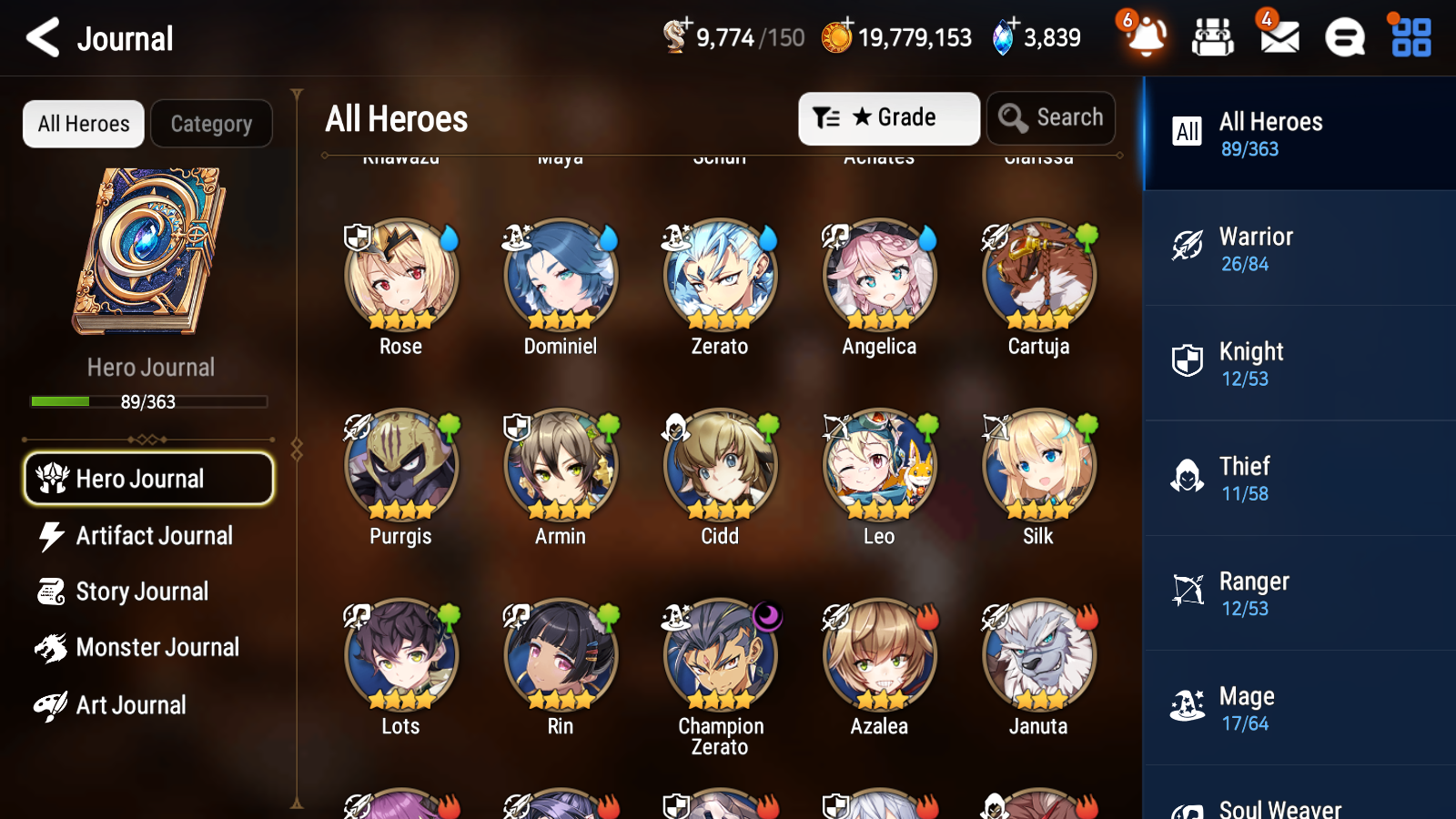The image size is (1456, 819).
Task: Switch to the Category tab
Action: tap(211, 124)
